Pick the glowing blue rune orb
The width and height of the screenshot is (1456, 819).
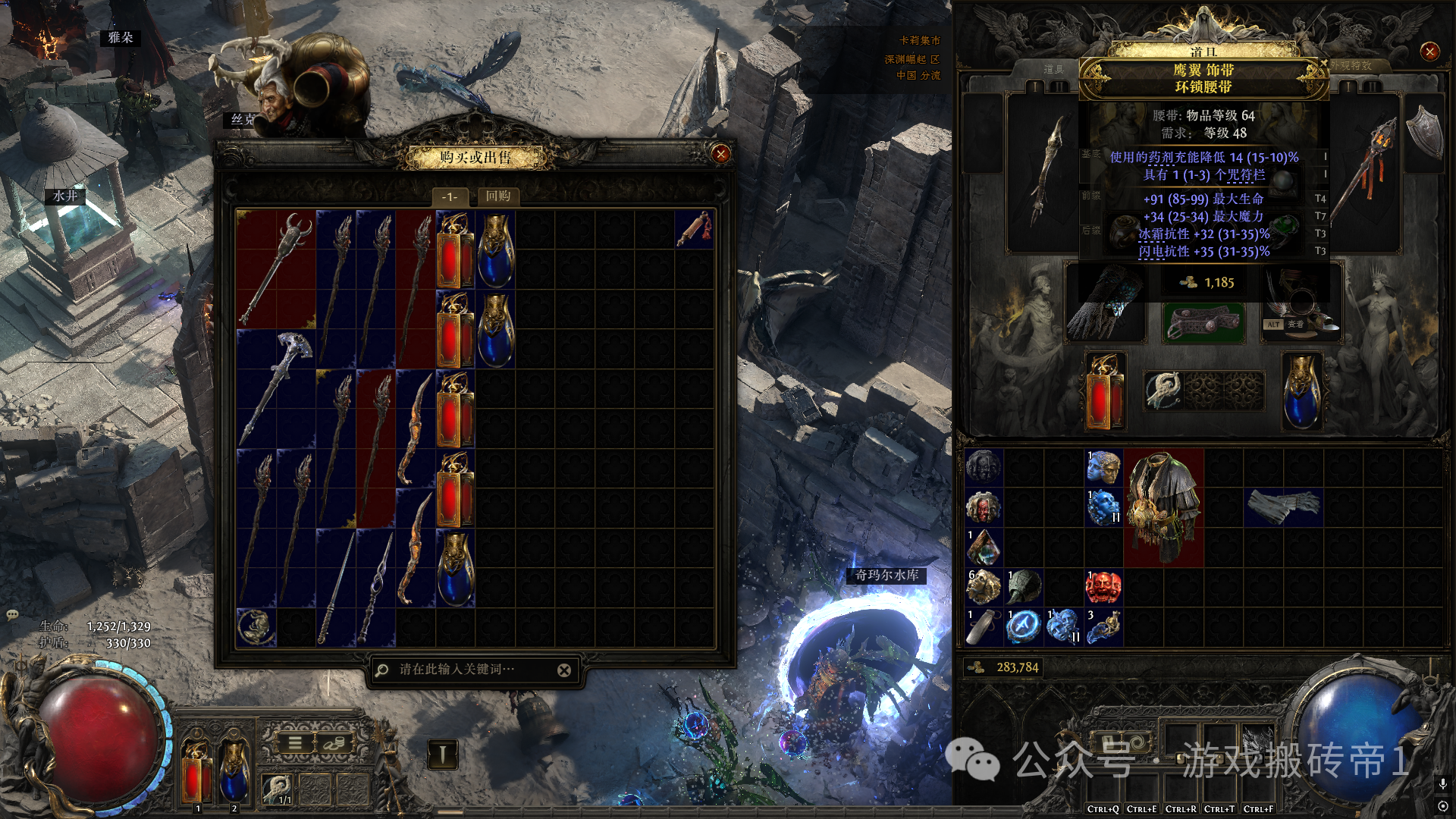(x=1023, y=626)
